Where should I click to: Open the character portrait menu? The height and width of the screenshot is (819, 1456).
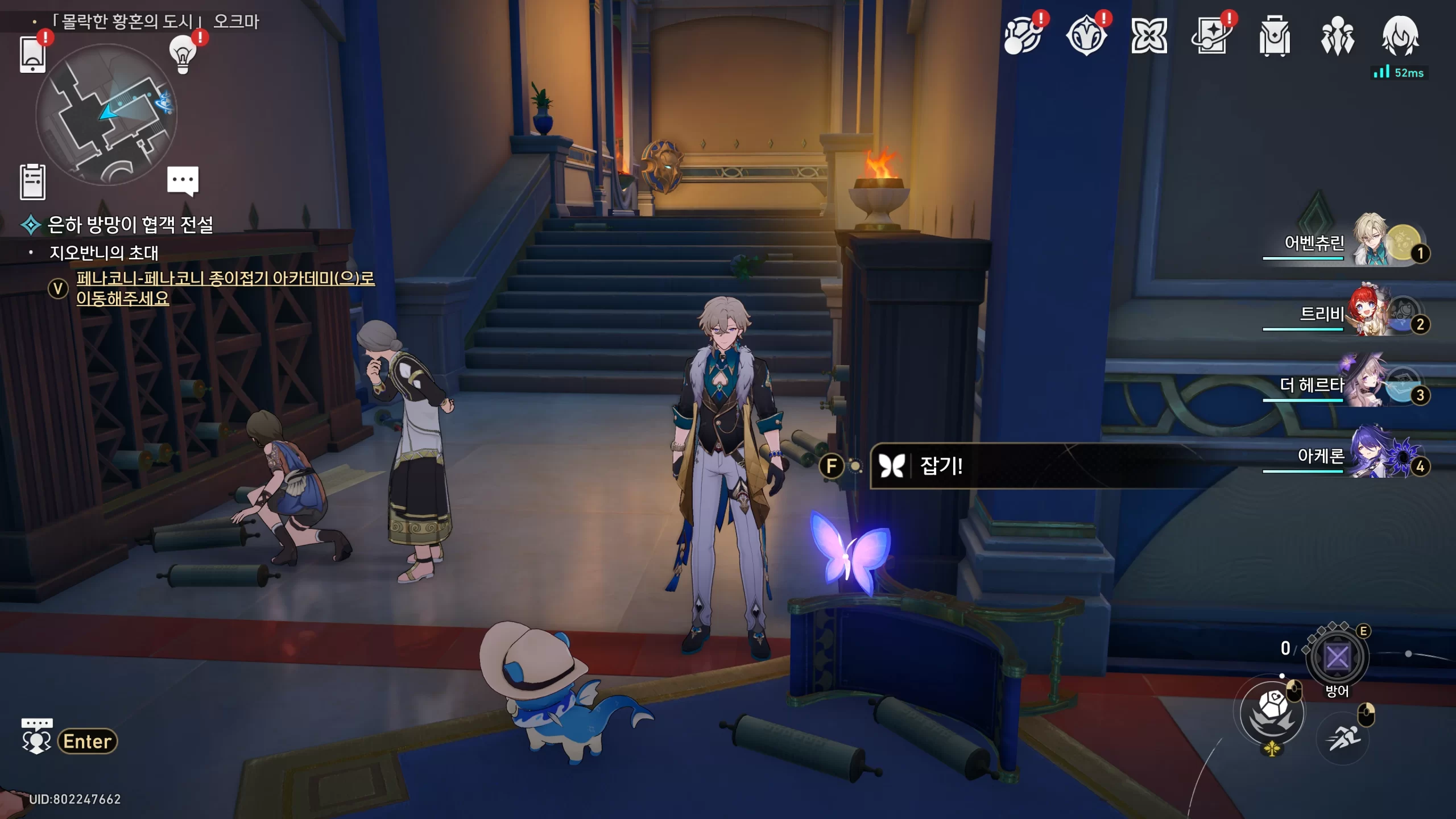(1400, 36)
